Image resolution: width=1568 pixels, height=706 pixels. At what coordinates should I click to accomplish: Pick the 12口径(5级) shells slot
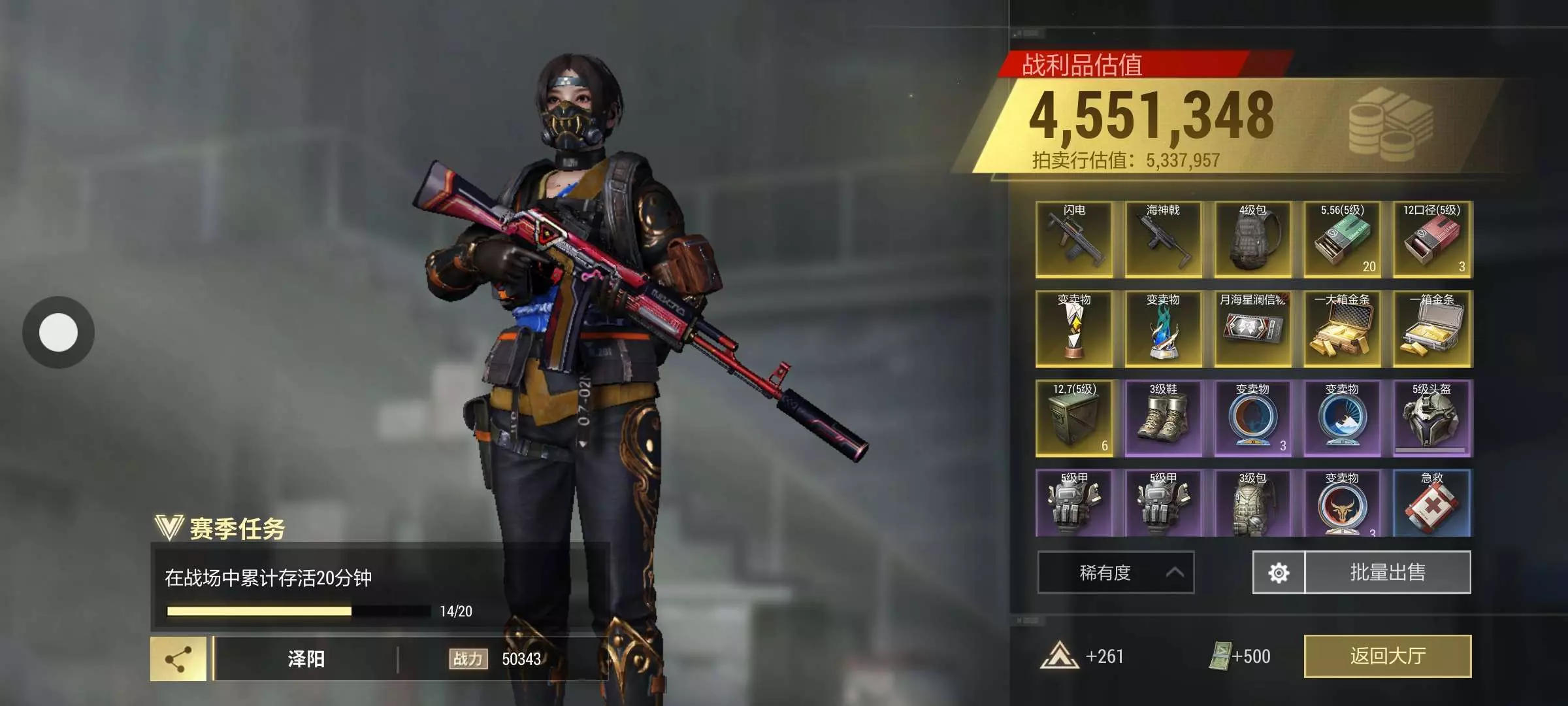click(1431, 239)
